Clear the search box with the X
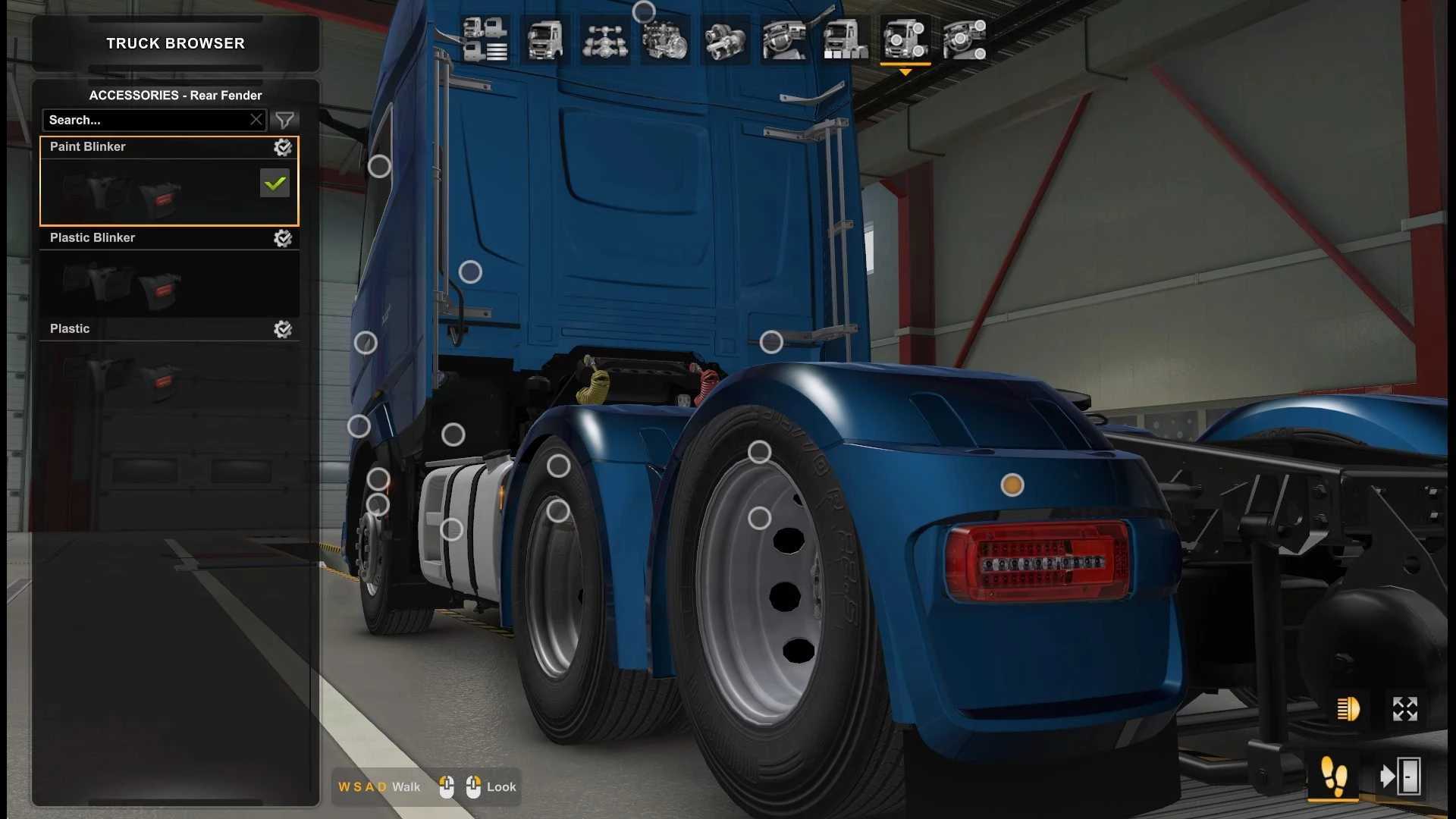The image size is (1456, 819). click(256, 120)
